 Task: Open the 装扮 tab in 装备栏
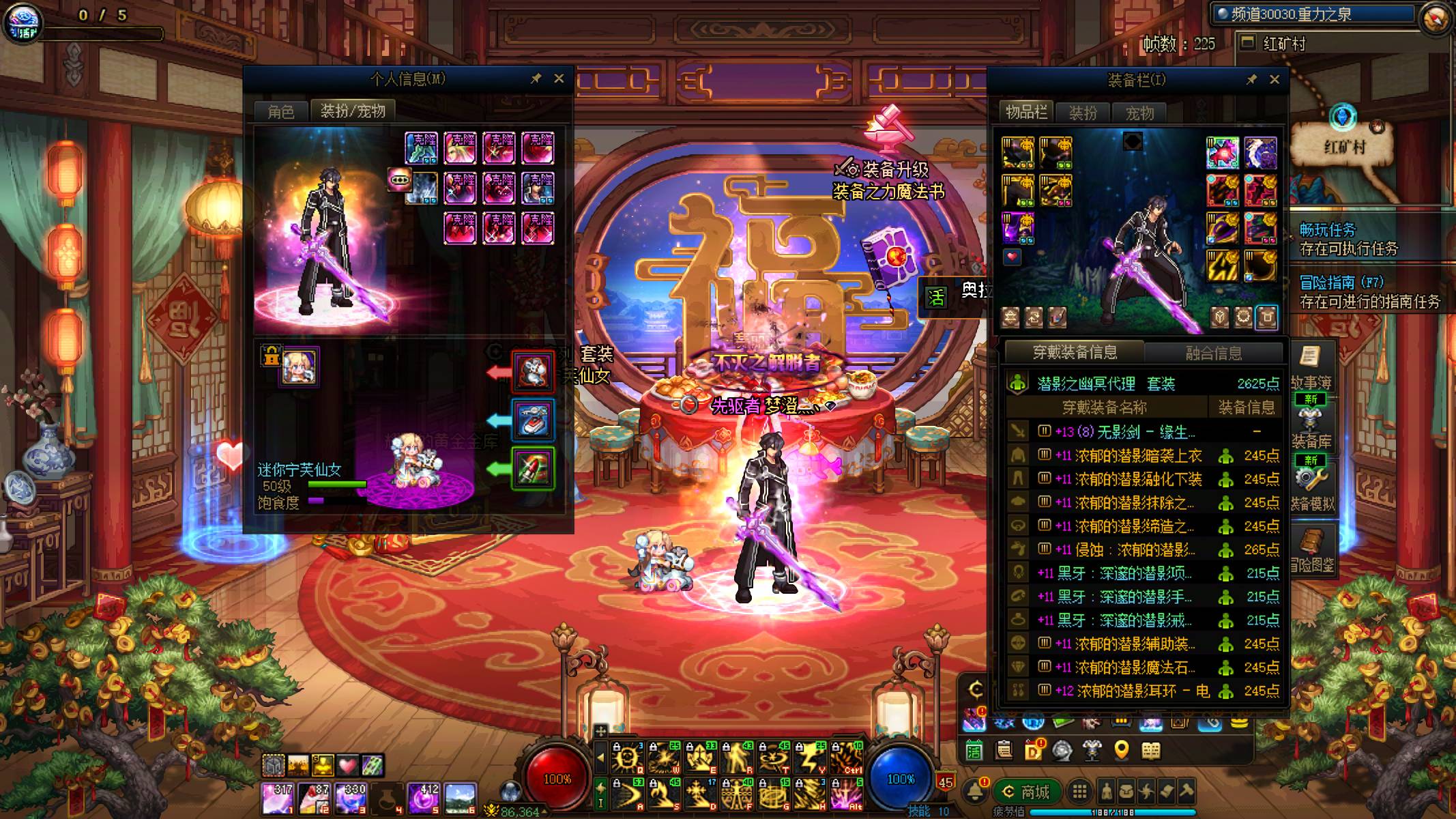click(x=1083, y=113)
